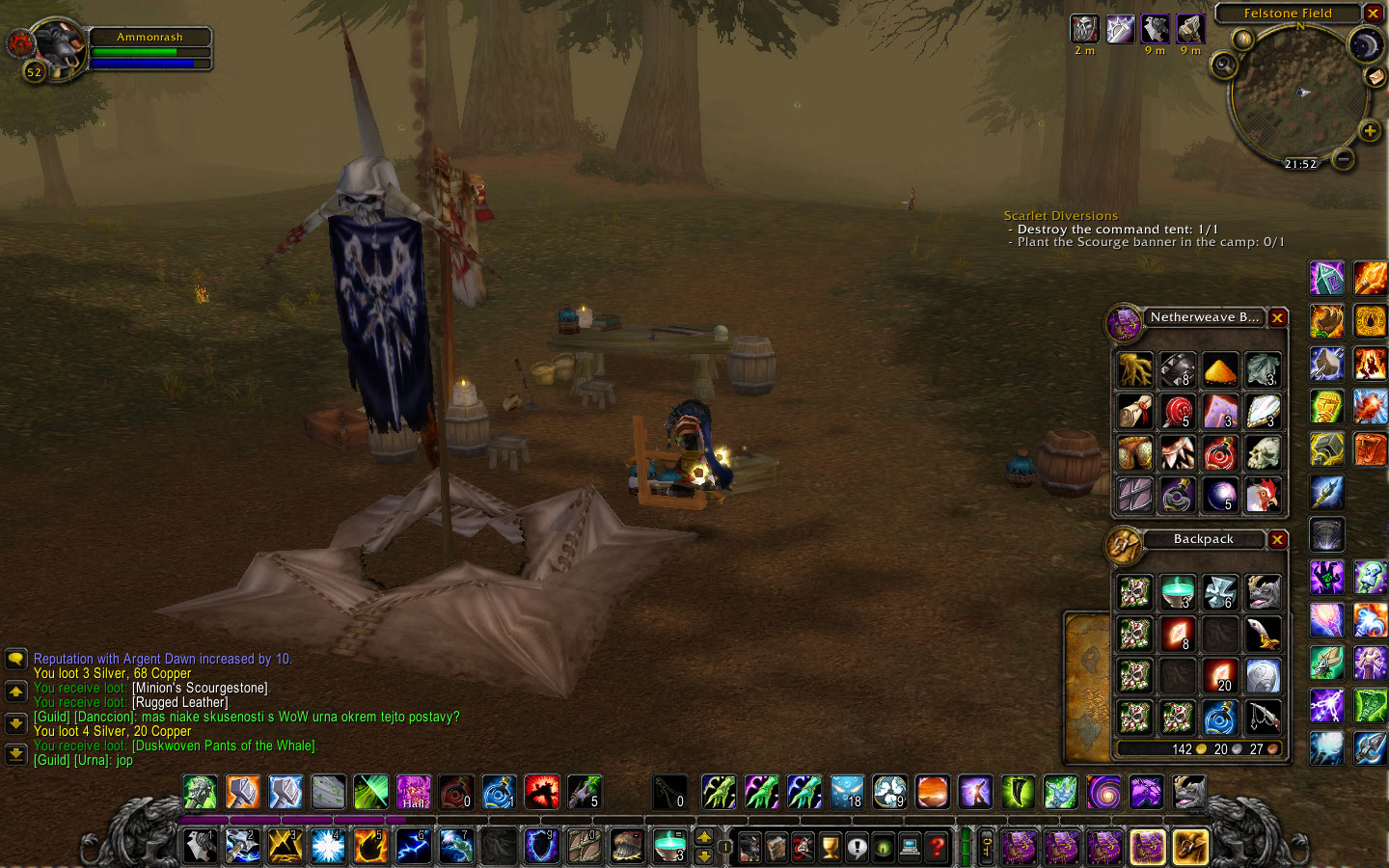This screenshot has height=868, width=1389.
Task: Open the Scarlet Diversions quest tracker entry
Action: [x=1060, y=216]
